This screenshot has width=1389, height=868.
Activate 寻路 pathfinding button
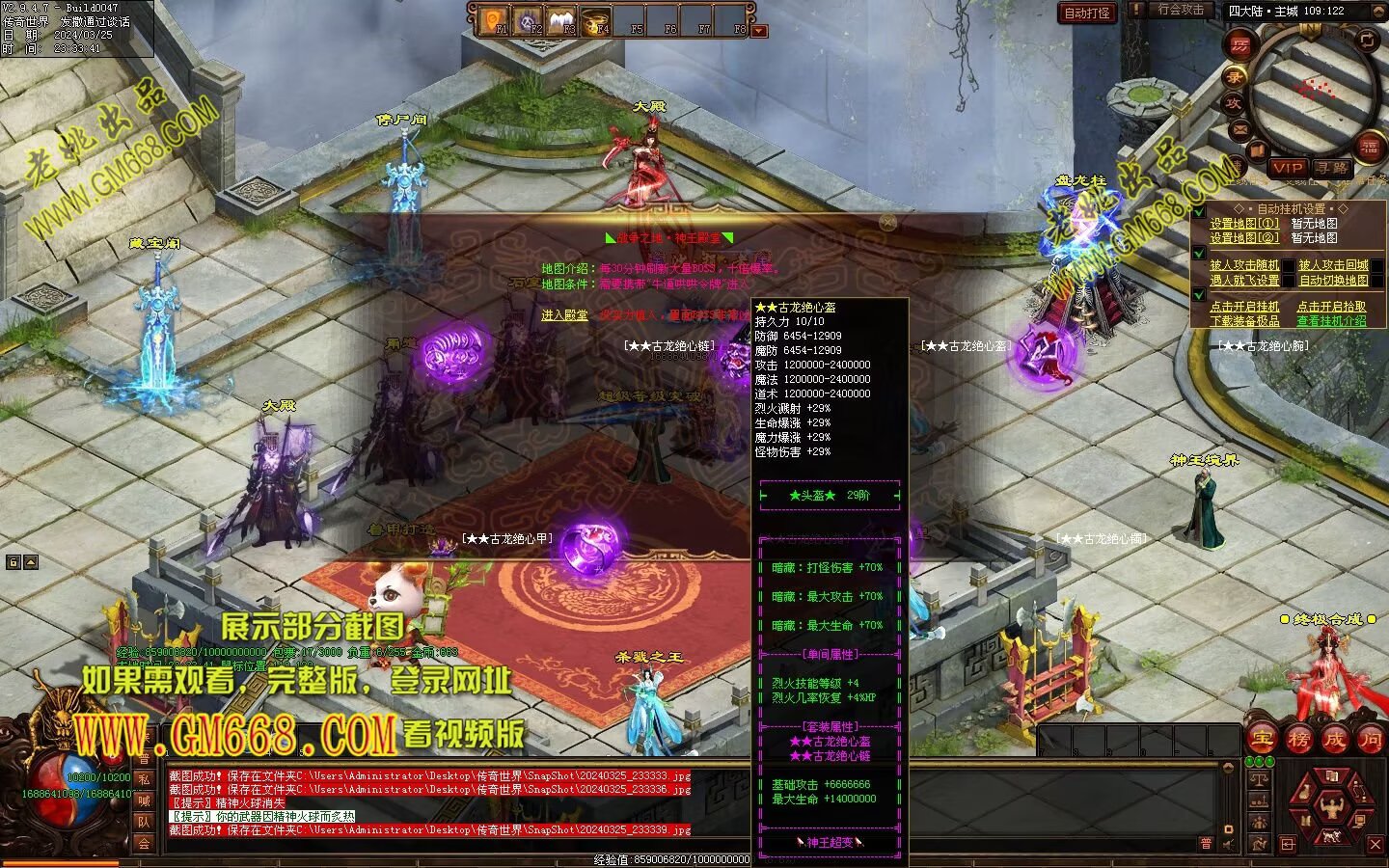click(1332, 168)
